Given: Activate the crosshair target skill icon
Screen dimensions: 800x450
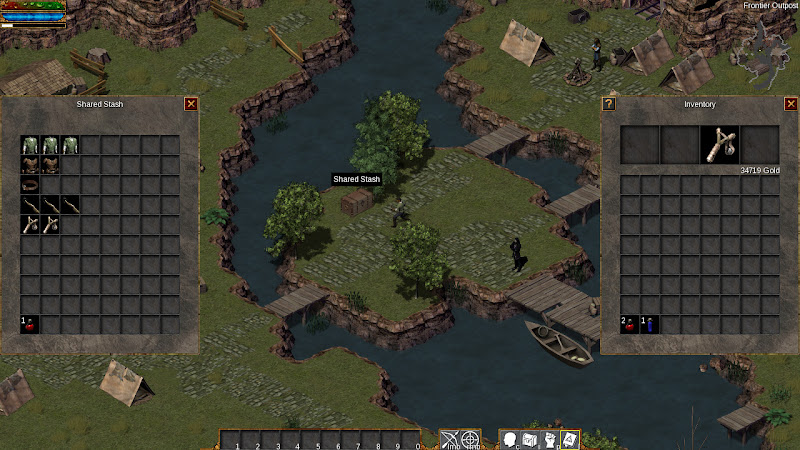Looking at the screenshot, I should pos(470,439).
